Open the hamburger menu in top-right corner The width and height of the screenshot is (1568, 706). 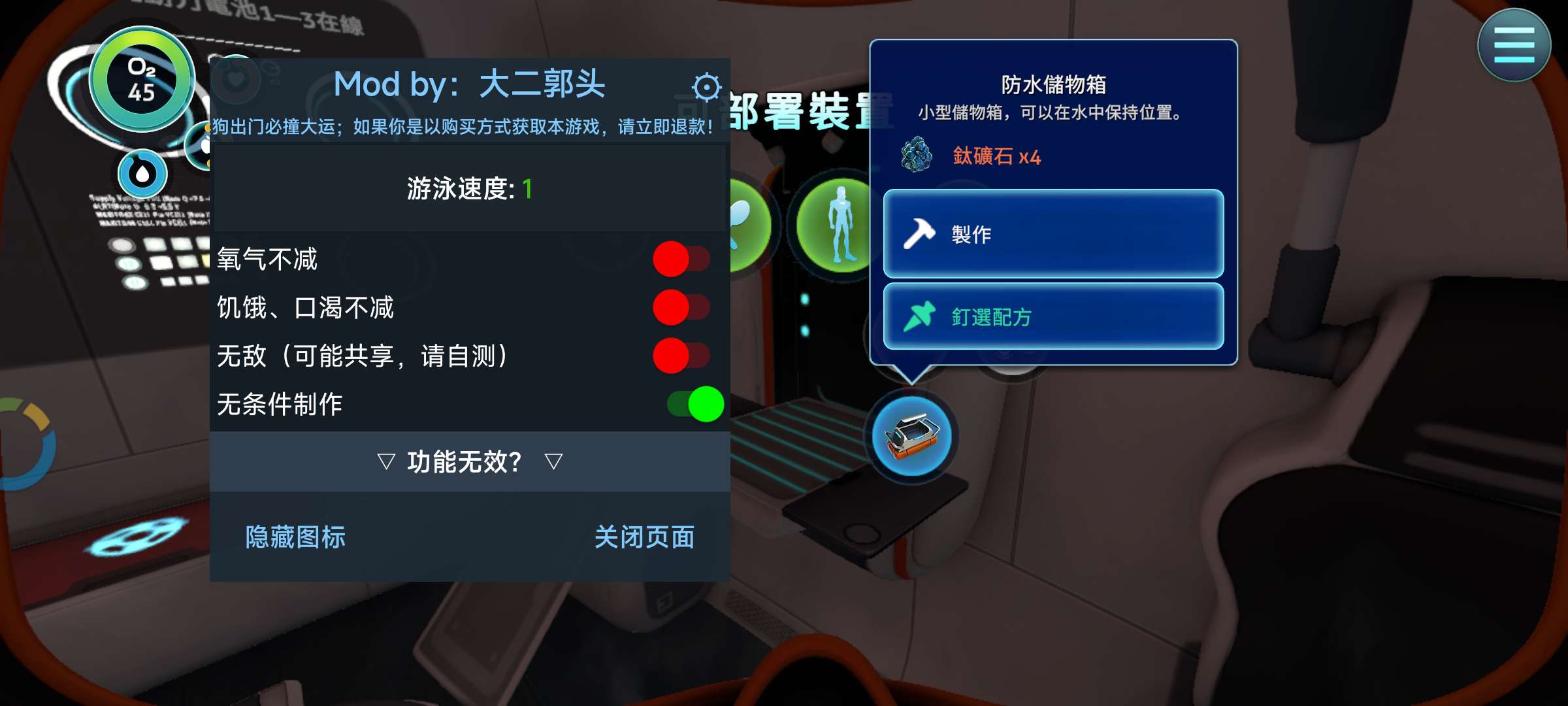[1514, 45]
